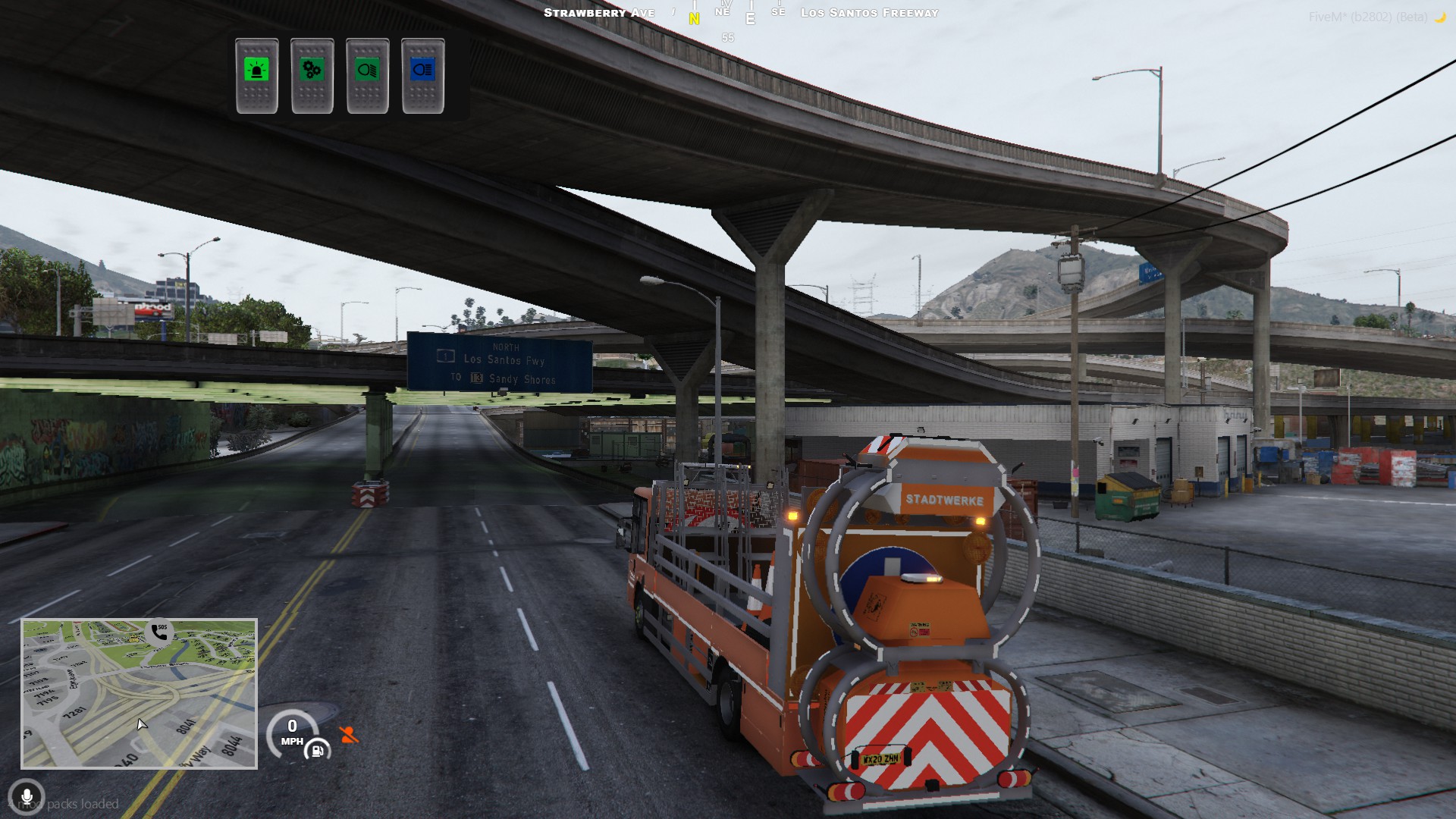
Task: Select the Los Santos Freeway label
Action: 870,12
